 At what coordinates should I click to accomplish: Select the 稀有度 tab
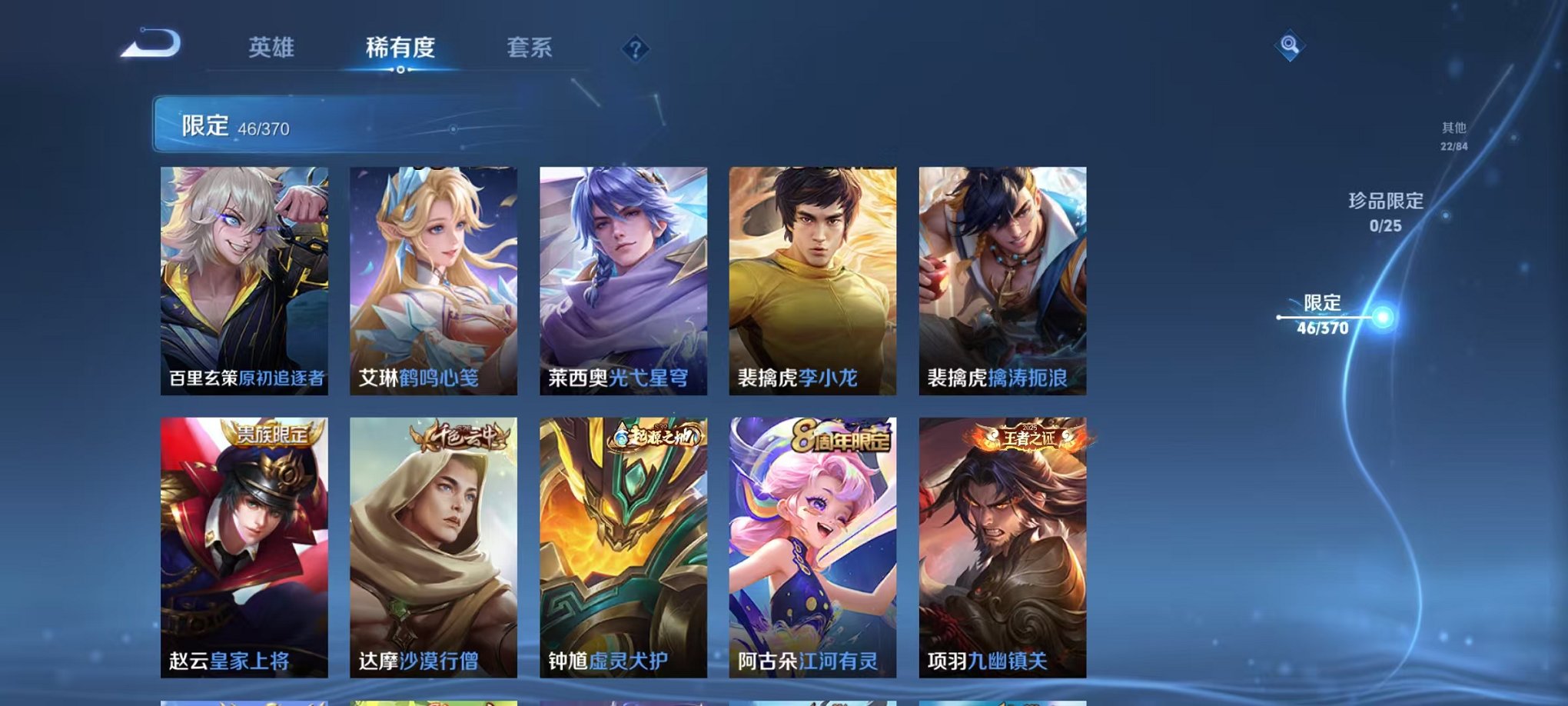399,46
